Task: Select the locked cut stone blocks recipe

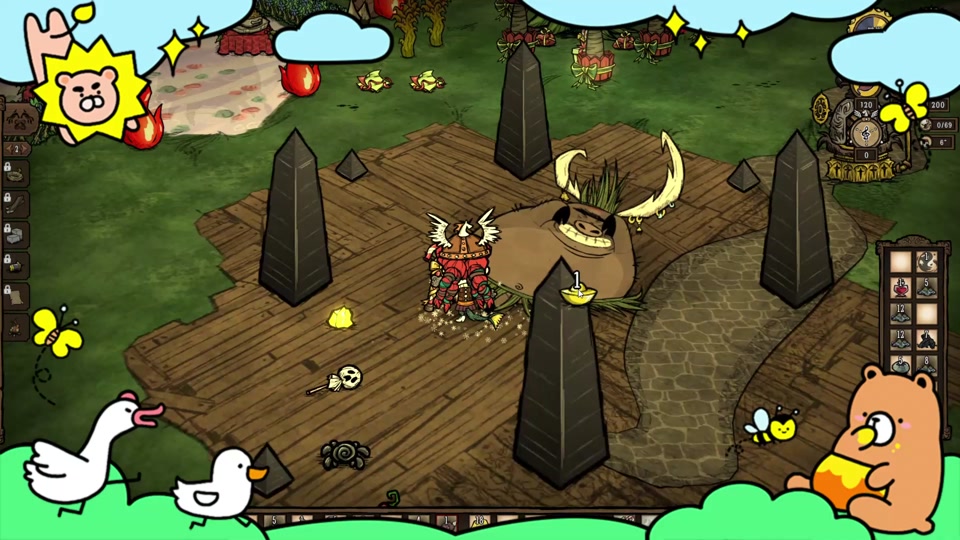Action: tap(17, 234)
